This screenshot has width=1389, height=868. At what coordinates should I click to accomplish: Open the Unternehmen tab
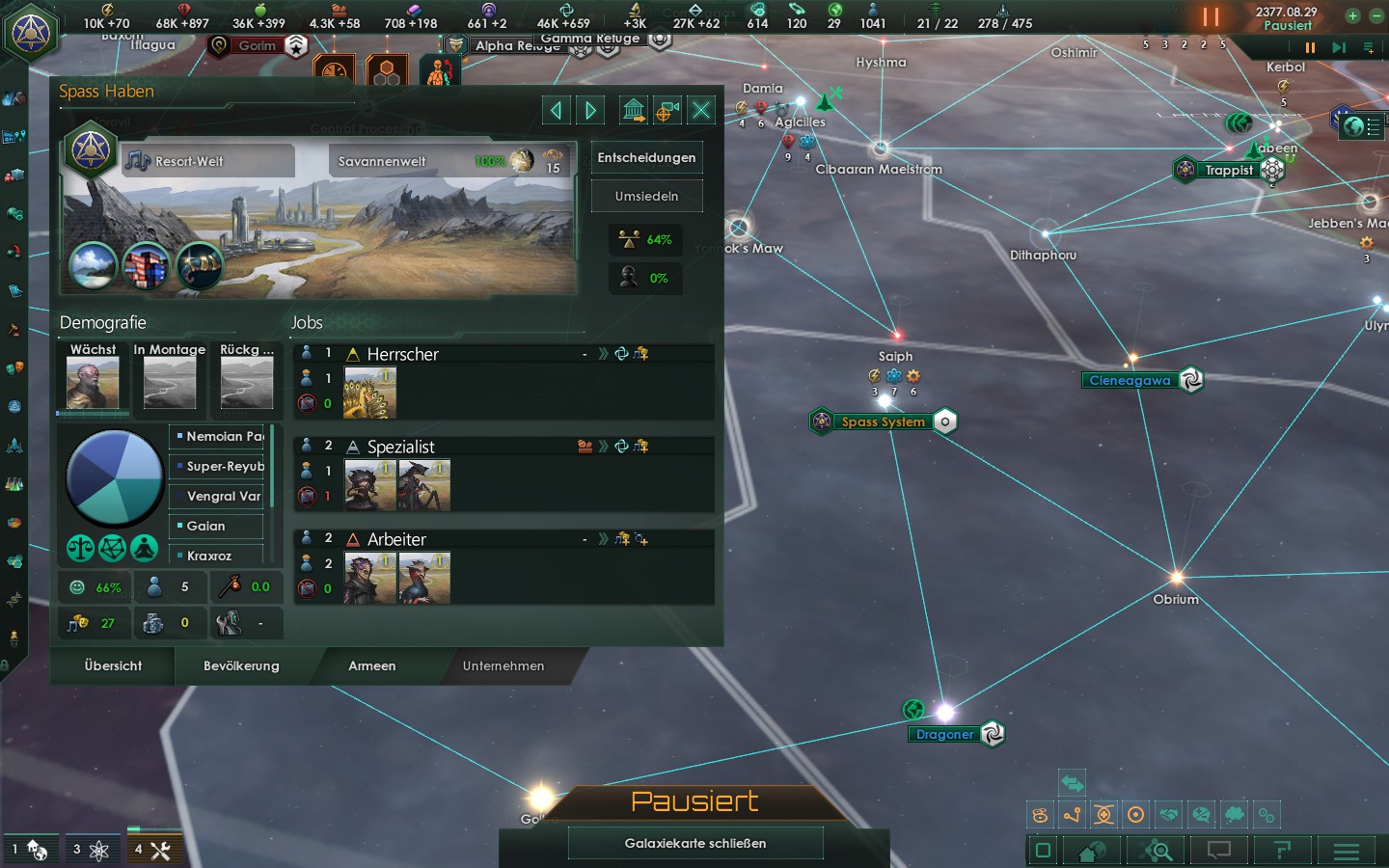[x=503, y=665]
